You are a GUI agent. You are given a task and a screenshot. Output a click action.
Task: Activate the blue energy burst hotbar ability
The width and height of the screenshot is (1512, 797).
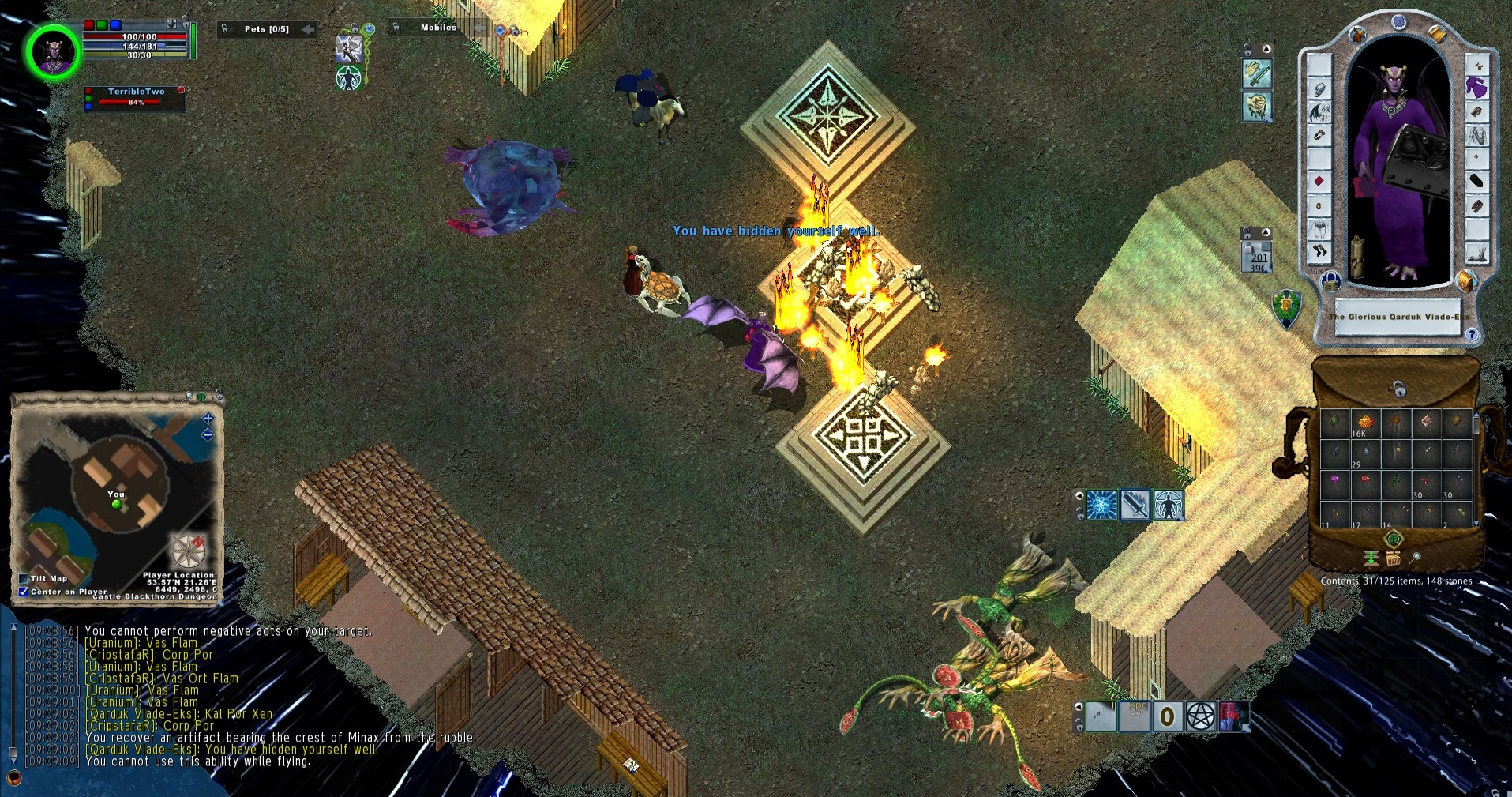pyautogui.click(x=1101, y=505)
